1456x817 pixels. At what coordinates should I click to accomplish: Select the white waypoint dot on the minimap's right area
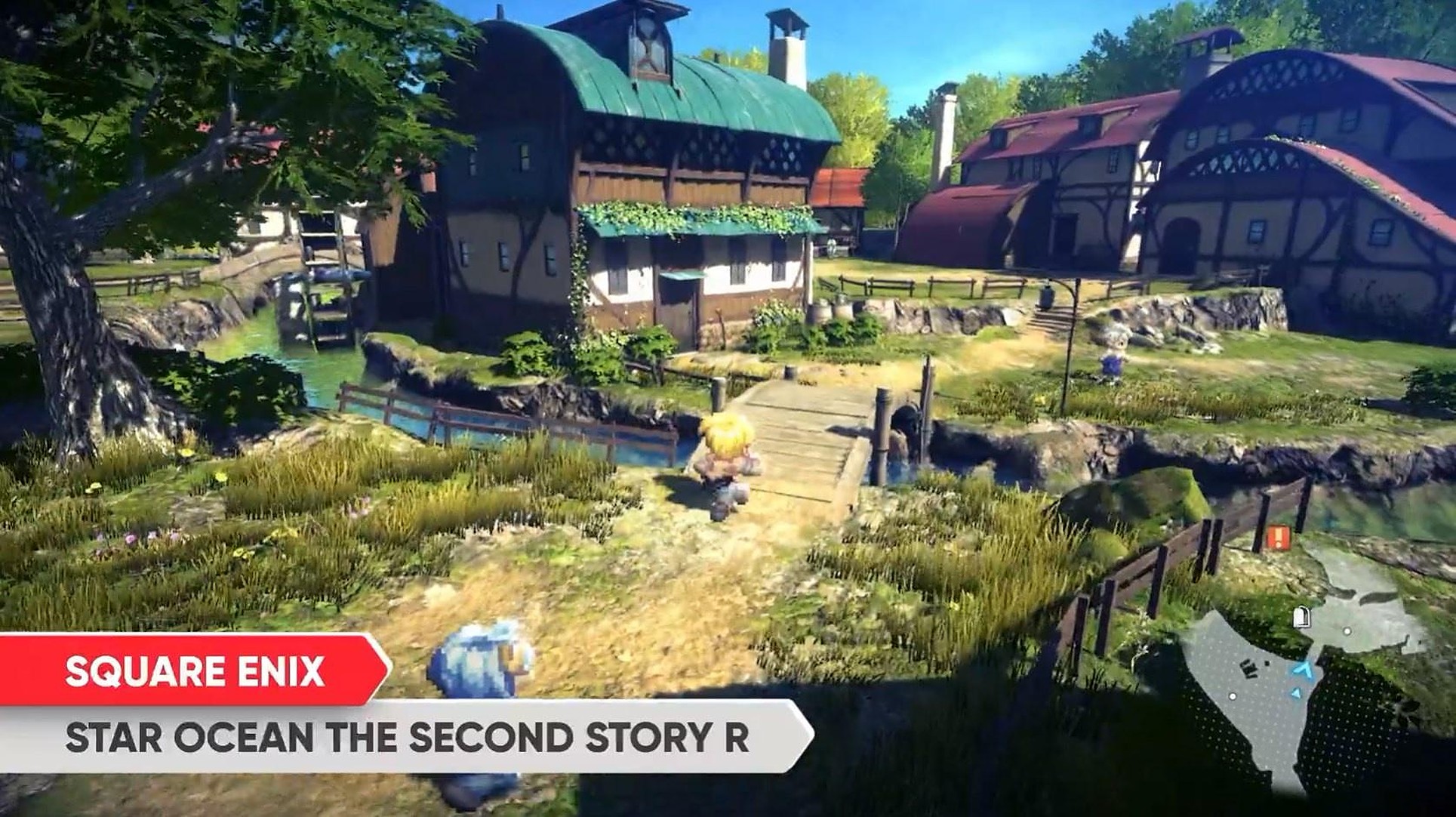[x=1347, y=630]
